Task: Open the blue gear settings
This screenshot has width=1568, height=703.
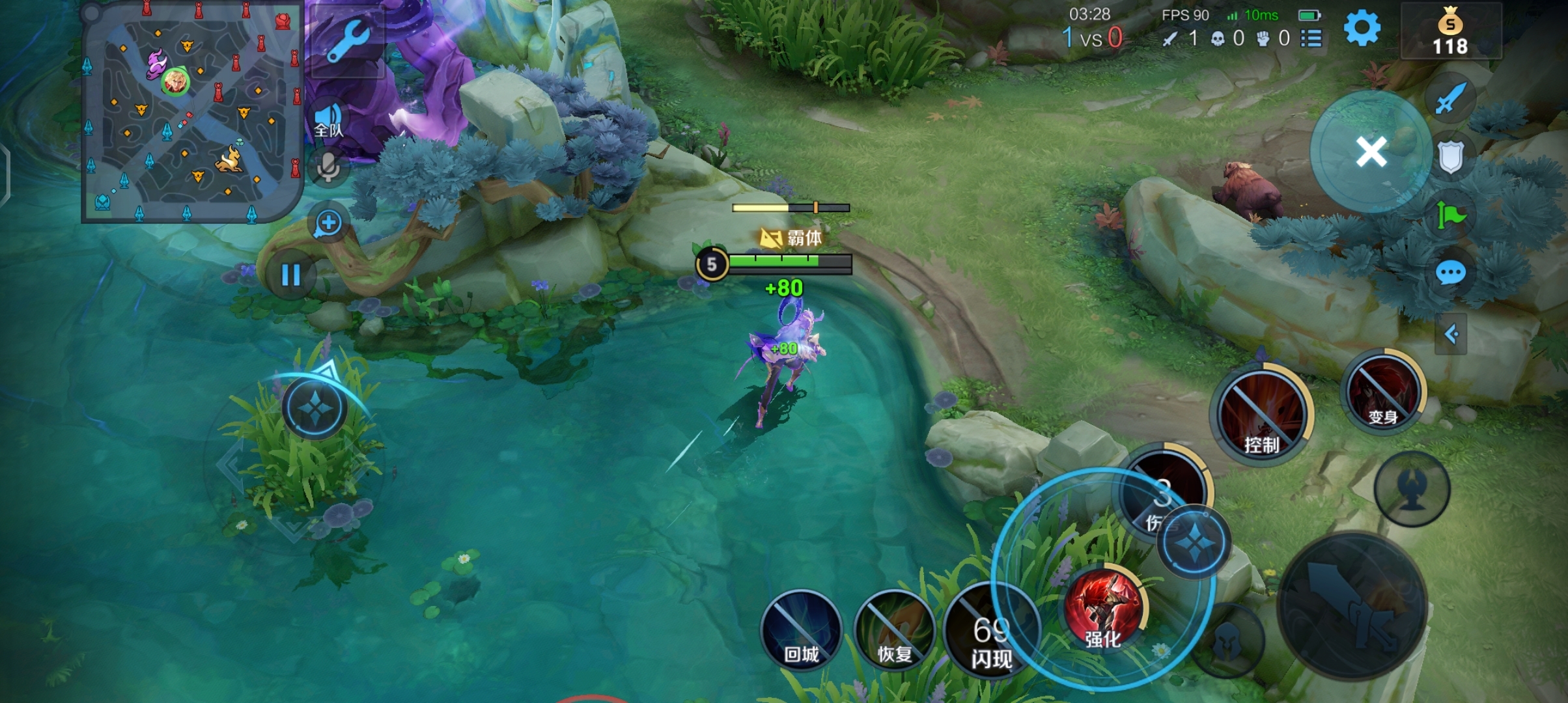Action: point(1362,29)
